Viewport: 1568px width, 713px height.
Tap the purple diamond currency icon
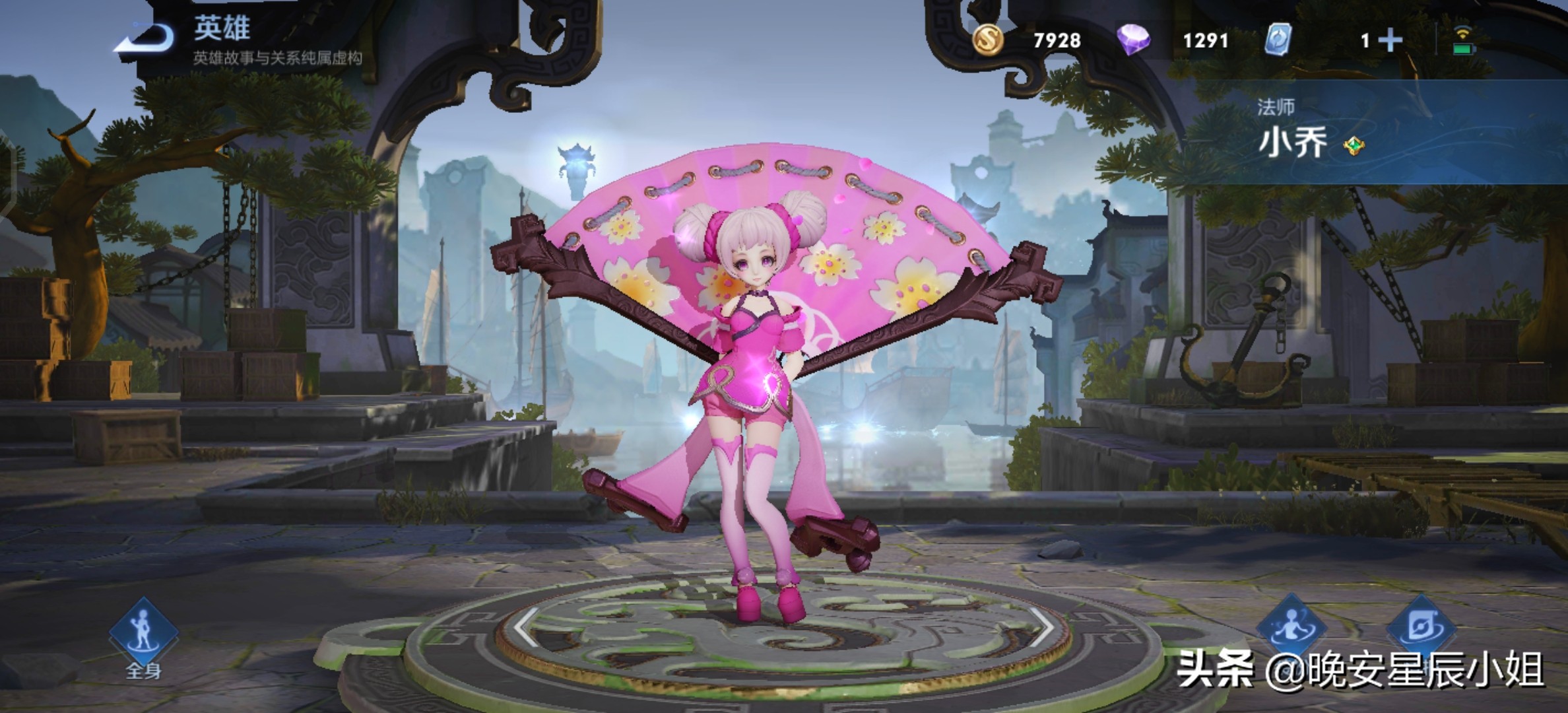(x=1133, y=40)
